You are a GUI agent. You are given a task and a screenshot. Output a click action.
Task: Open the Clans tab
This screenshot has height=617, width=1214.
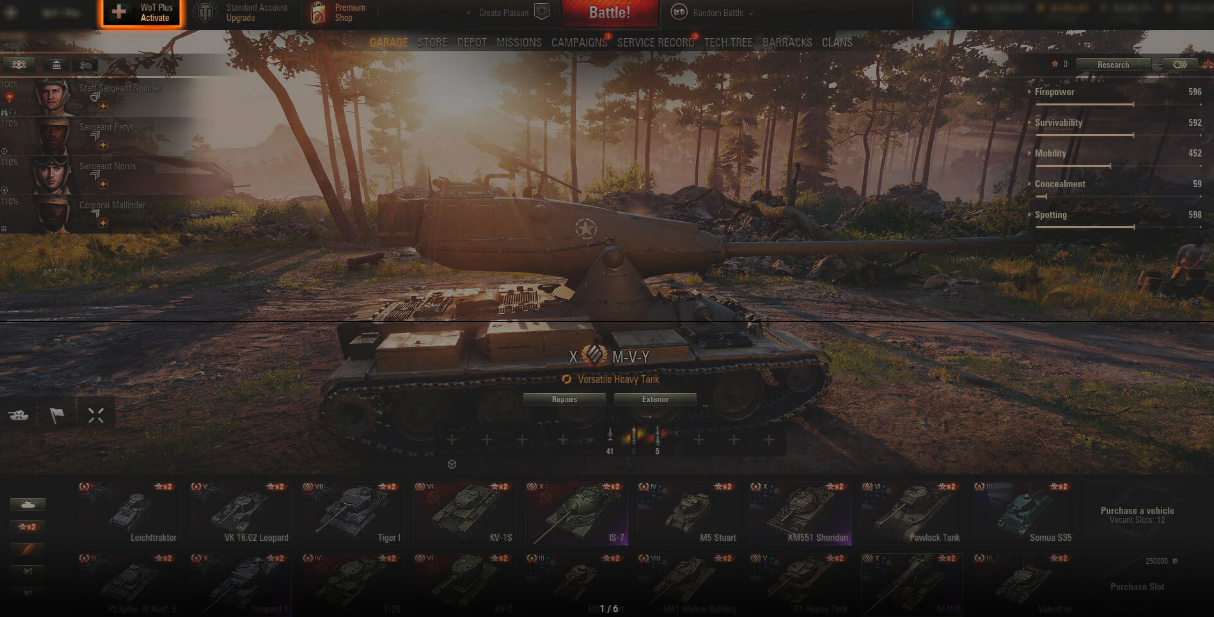click(x=837, y=43)
